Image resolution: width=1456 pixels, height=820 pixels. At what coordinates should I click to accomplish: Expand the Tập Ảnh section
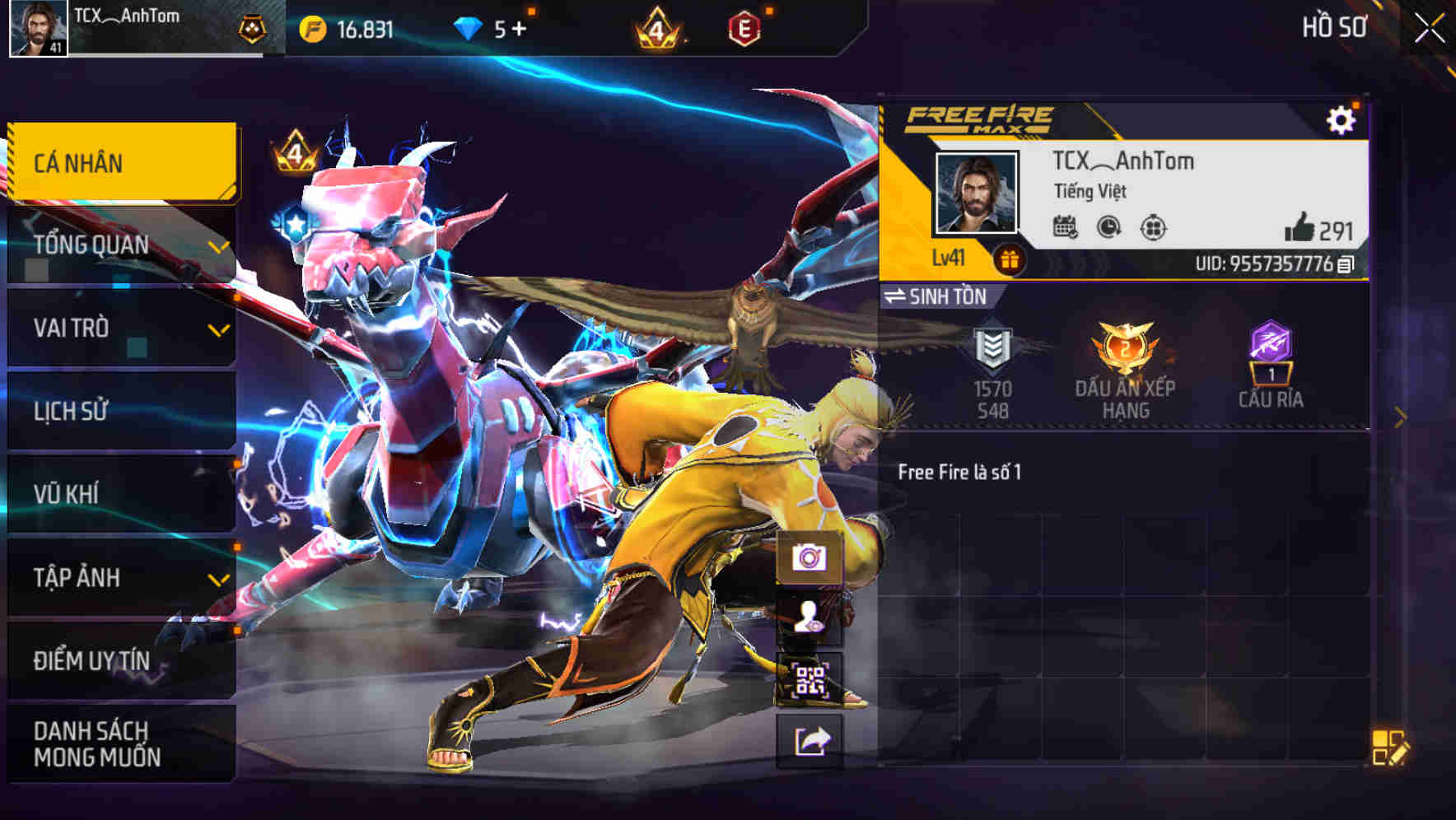(x=217, y=577)
